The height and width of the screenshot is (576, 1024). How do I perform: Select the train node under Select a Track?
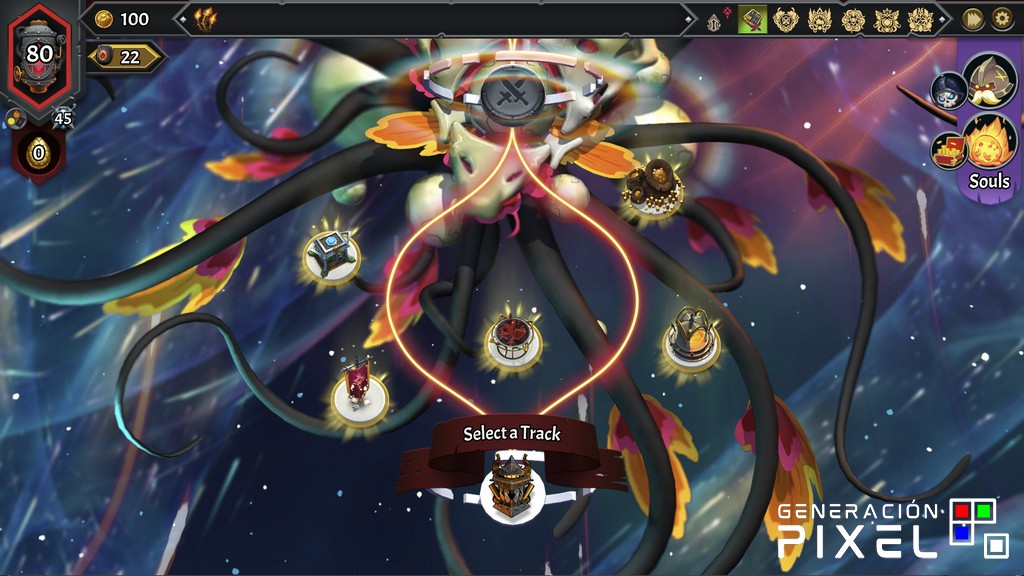click(512, 487)
